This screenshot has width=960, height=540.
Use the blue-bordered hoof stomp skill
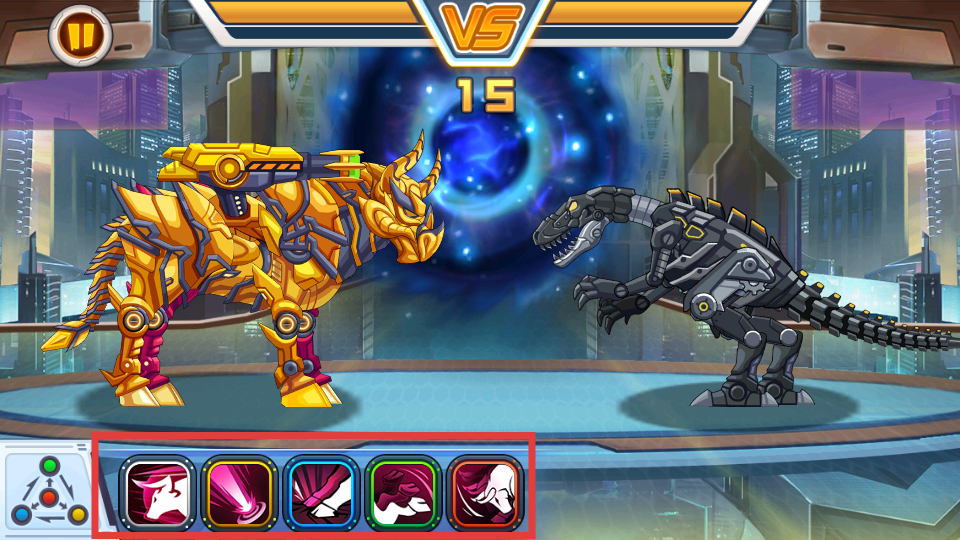pos(320,492)
